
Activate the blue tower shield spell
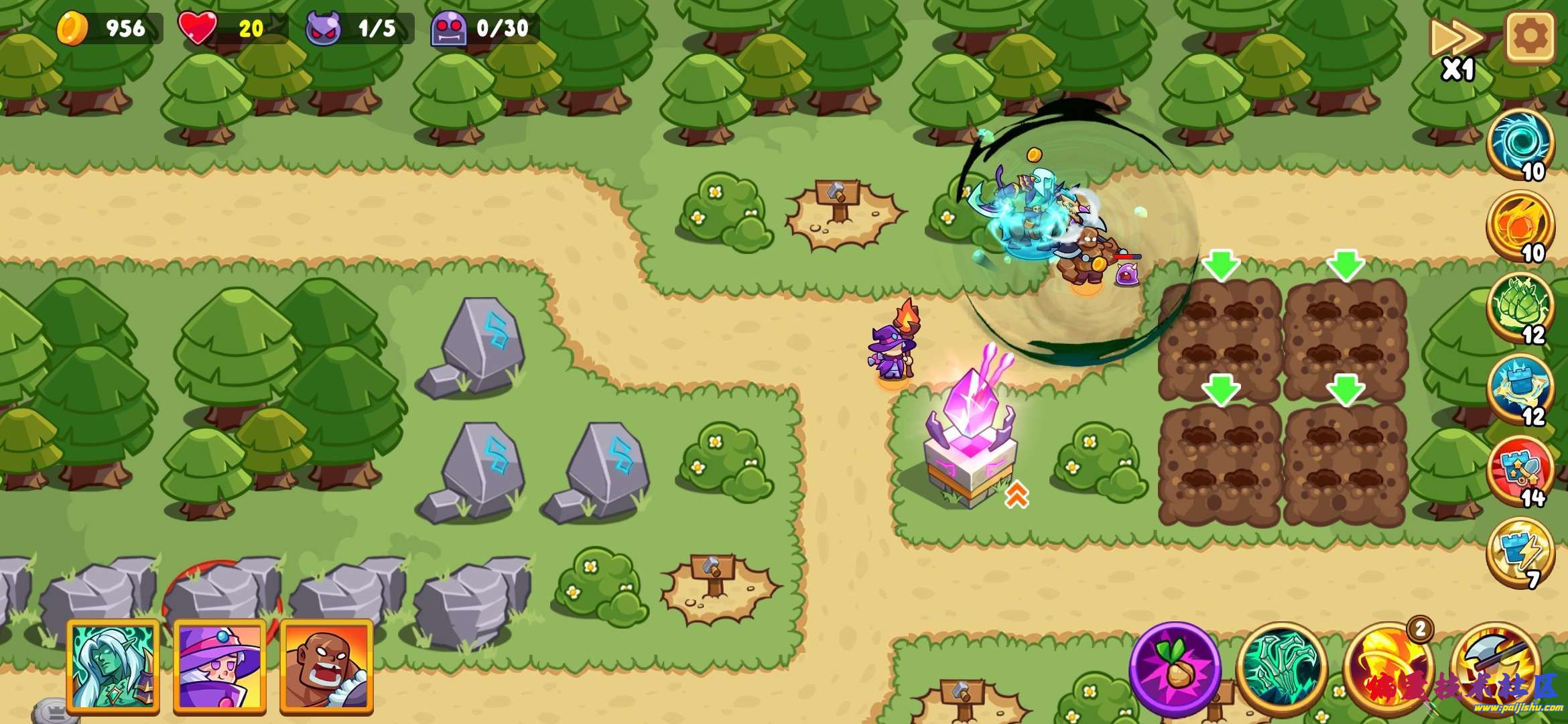tap(1520, 389)
